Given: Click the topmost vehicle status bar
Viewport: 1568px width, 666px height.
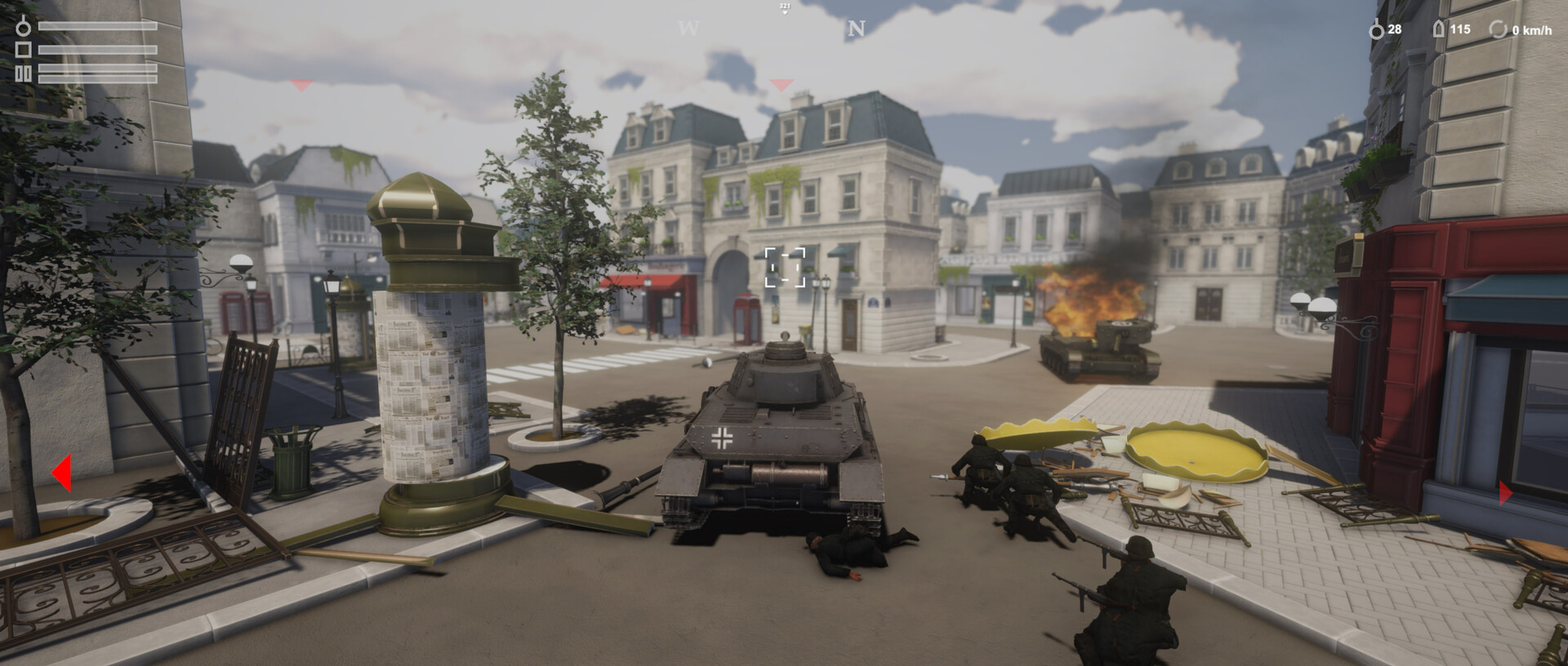Looking at the screenshot, I should (x=98, y=25).
